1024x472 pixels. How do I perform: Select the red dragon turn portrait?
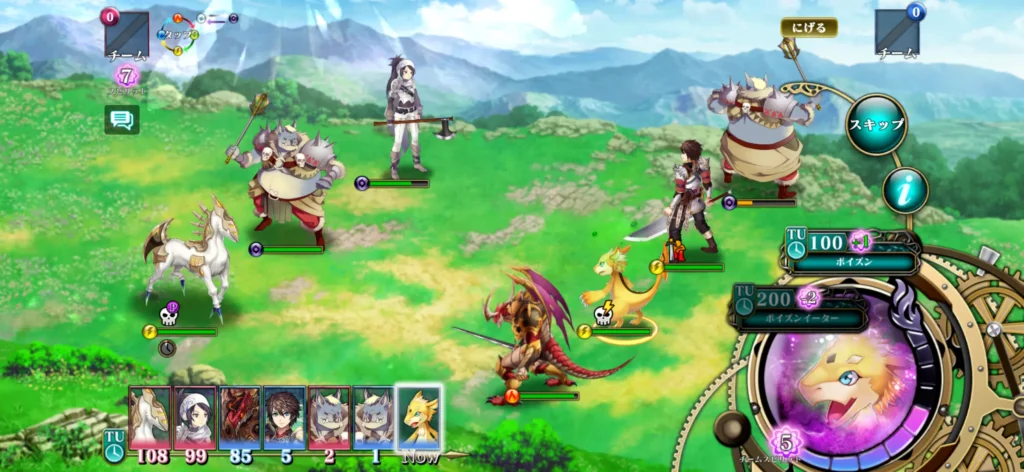239,417
